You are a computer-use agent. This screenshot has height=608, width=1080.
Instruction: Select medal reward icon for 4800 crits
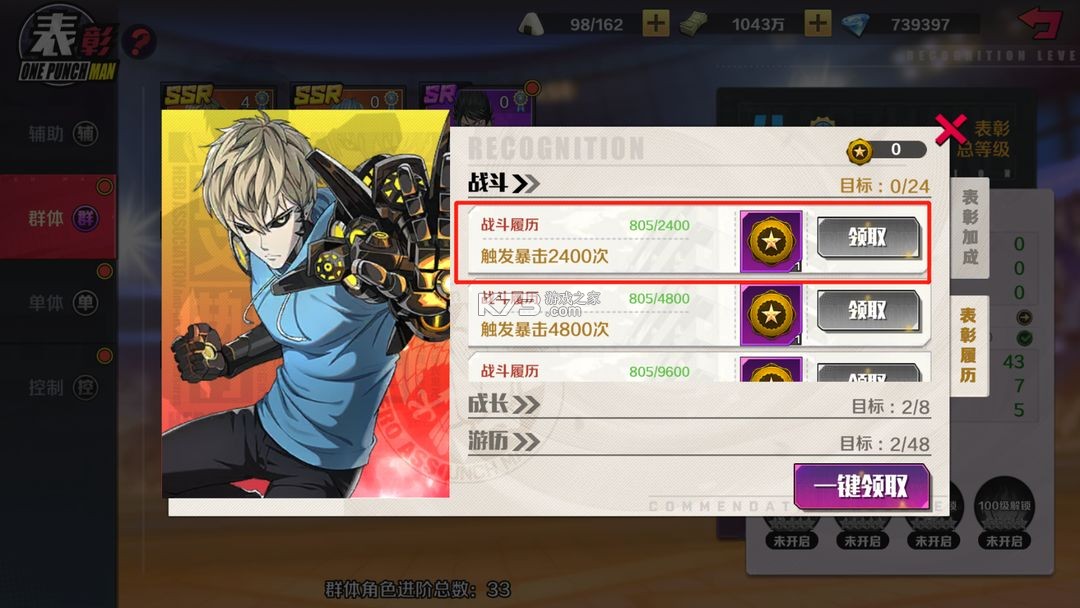point(771,314)
